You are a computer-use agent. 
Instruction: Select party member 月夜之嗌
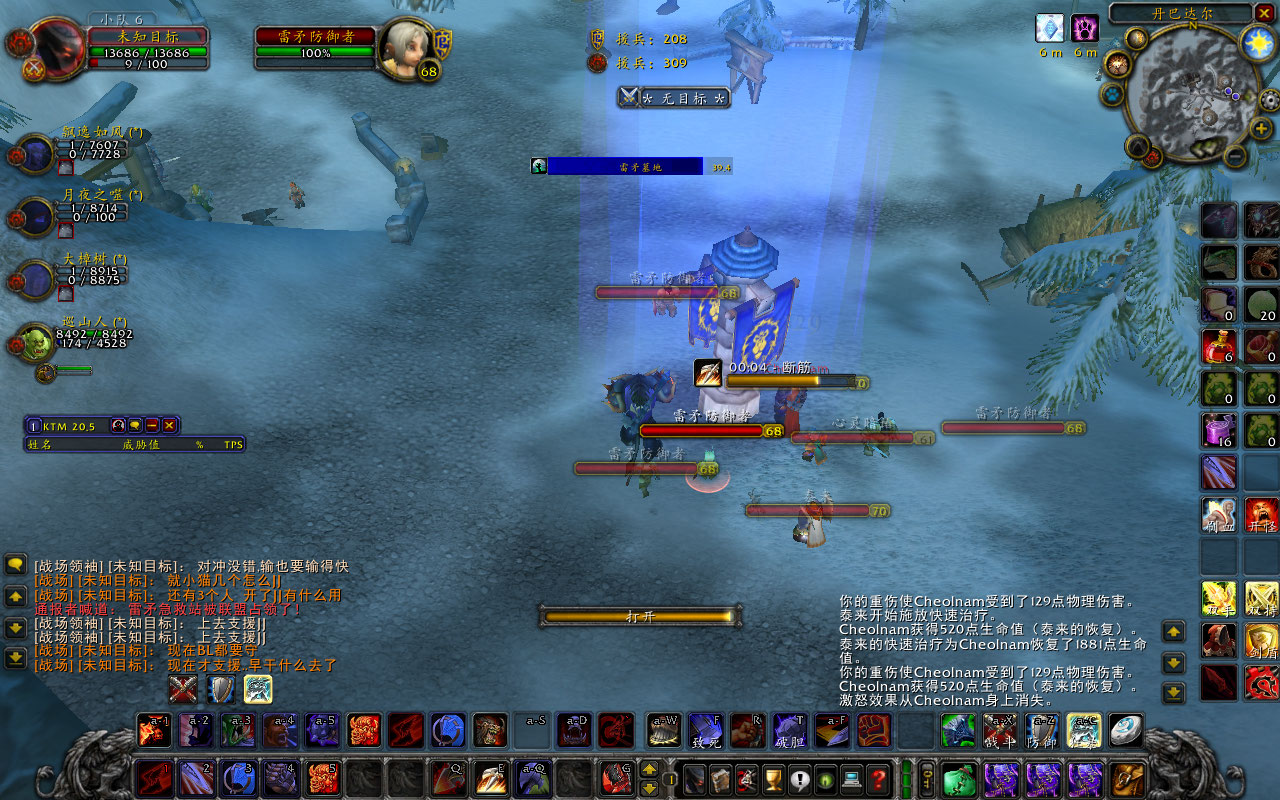pyautogui.click(x=35, y=217)
